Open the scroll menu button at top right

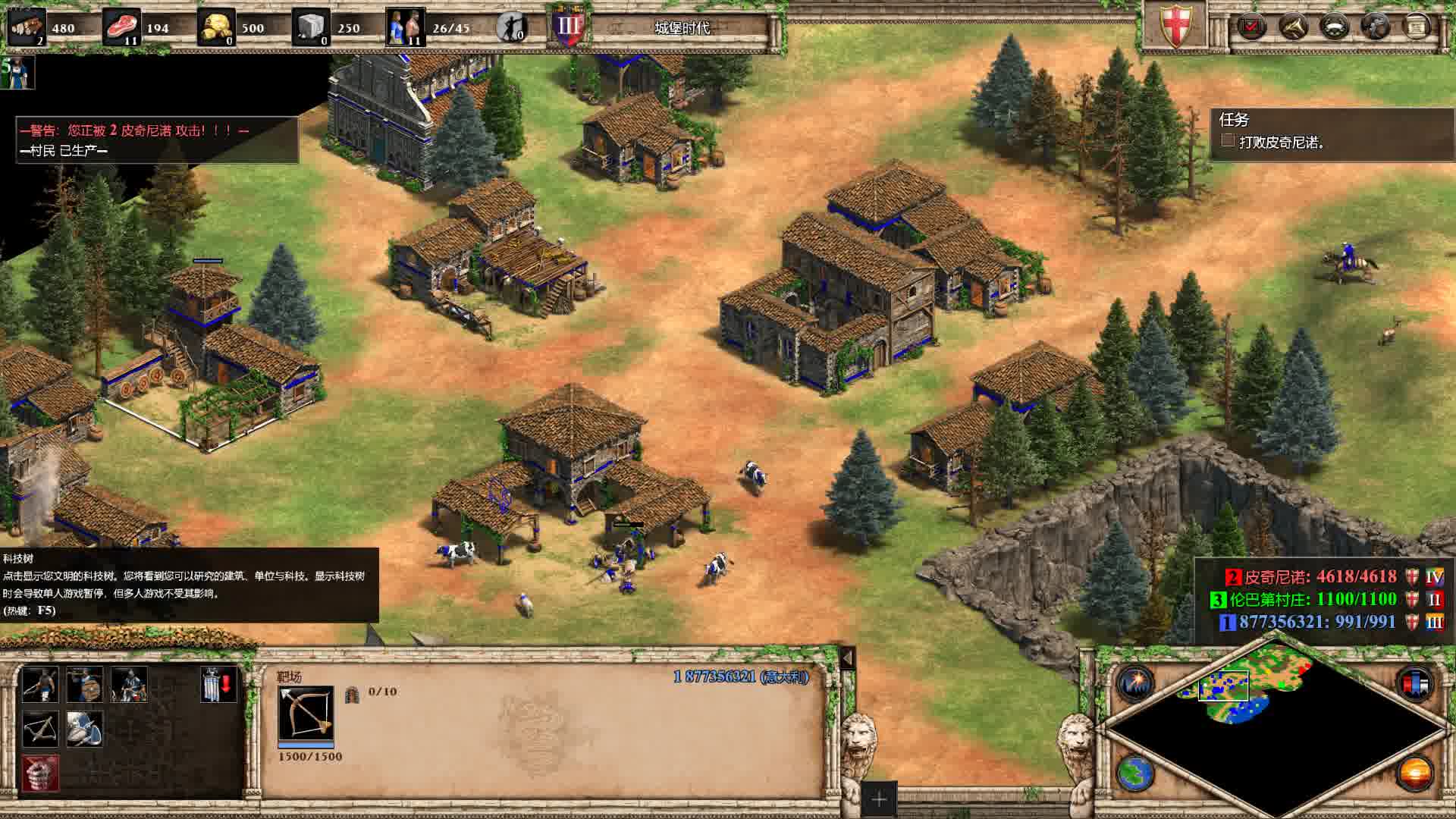(1416, 27)
